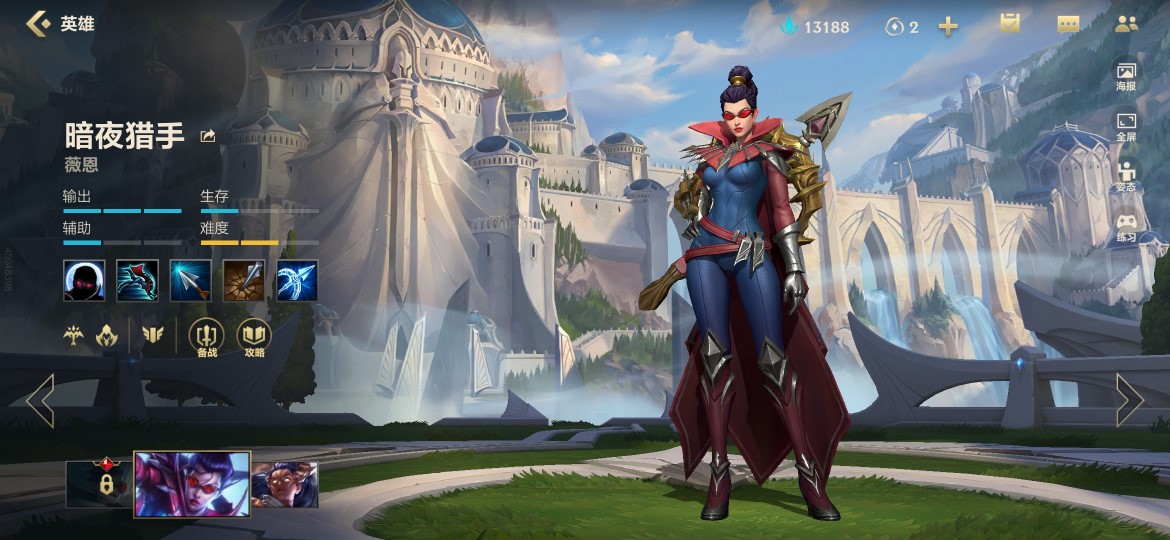Show the previous champion with left arrow
Image resolution: width=1170 pixels, height=540 pixels.
40,401
